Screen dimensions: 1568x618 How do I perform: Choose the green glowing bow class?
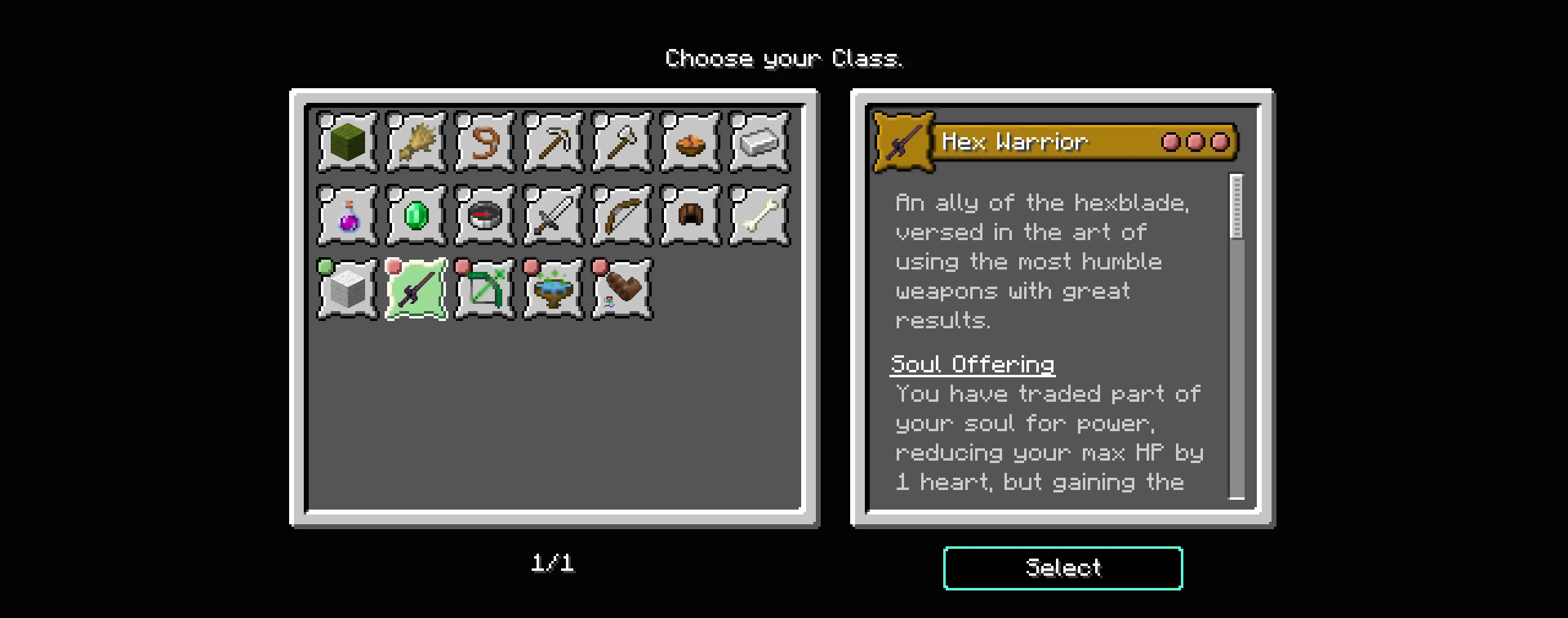pyautogui.click(x=484, y=289)
